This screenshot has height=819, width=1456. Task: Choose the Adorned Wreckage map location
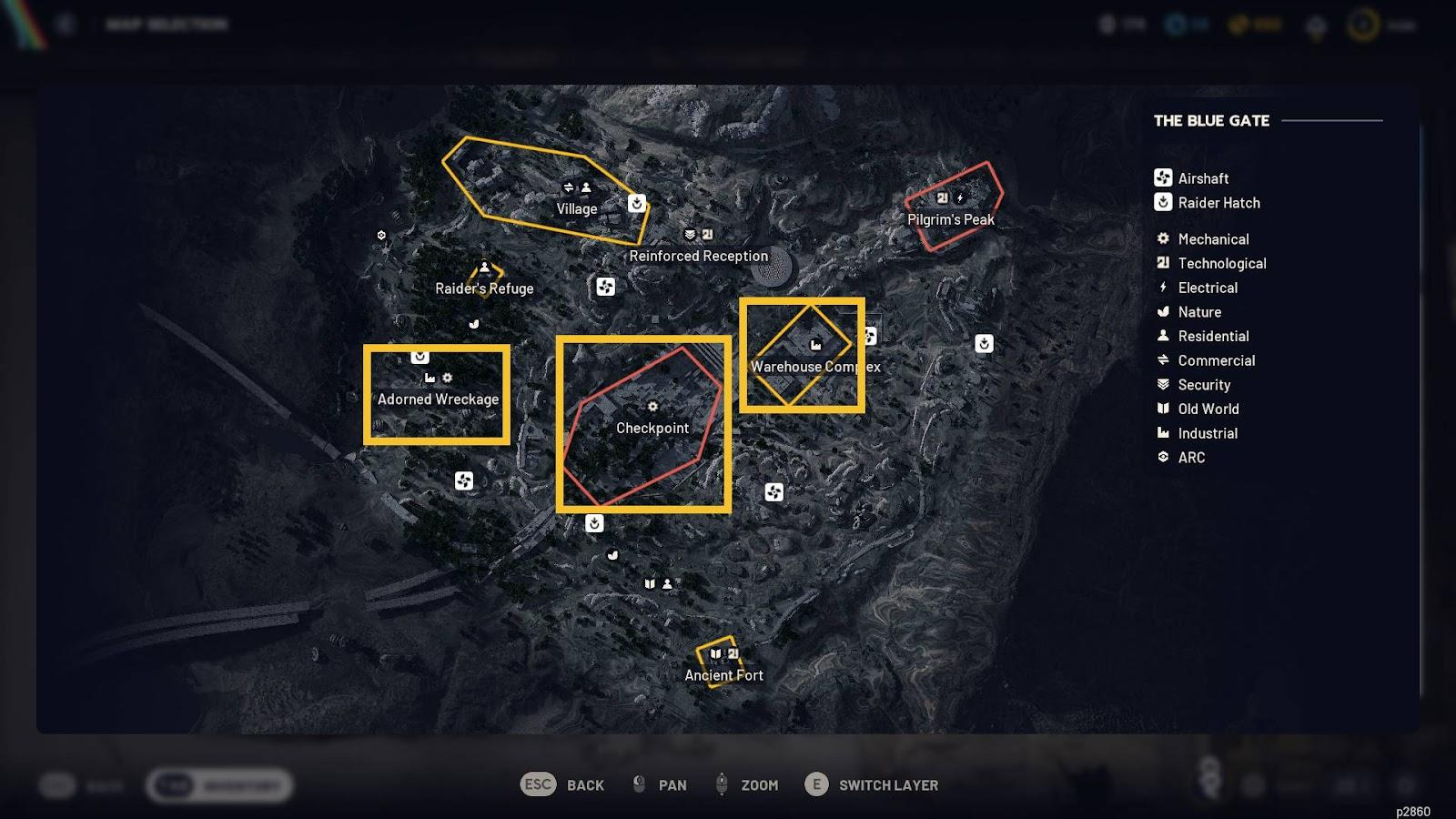[438, 399]
